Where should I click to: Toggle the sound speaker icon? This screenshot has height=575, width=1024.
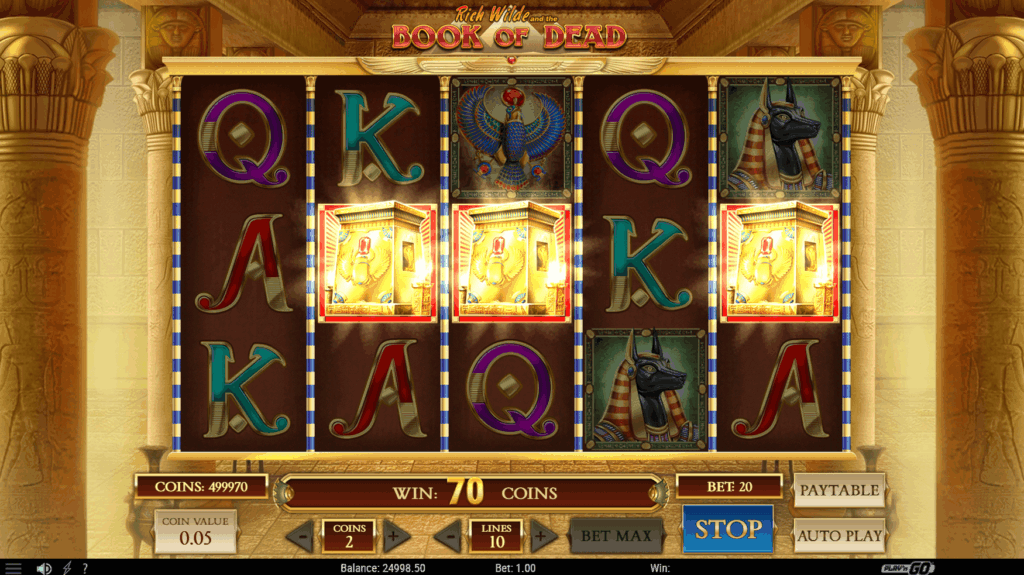coord(44,568)
